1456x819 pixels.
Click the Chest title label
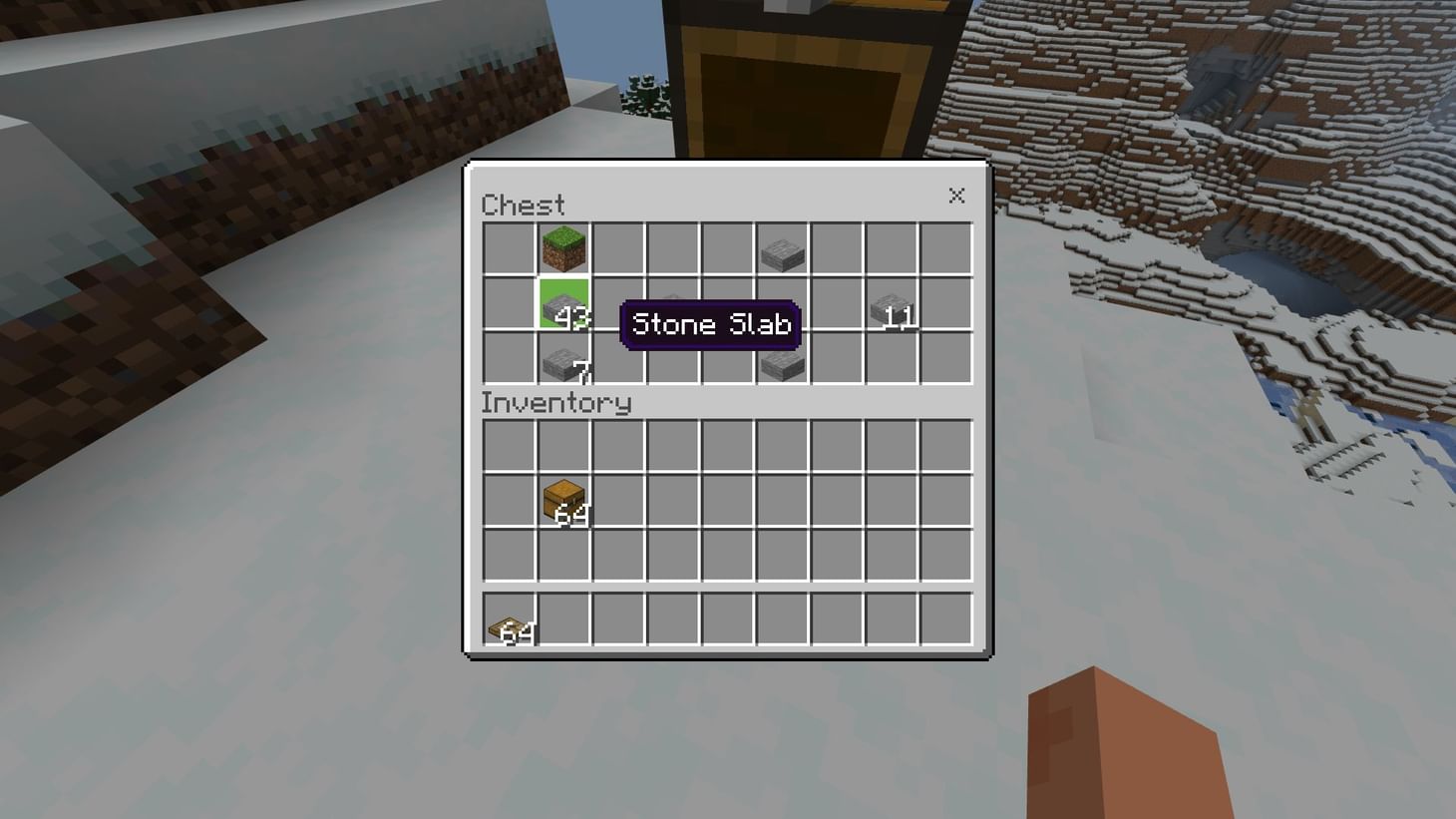tap(522, 205)
